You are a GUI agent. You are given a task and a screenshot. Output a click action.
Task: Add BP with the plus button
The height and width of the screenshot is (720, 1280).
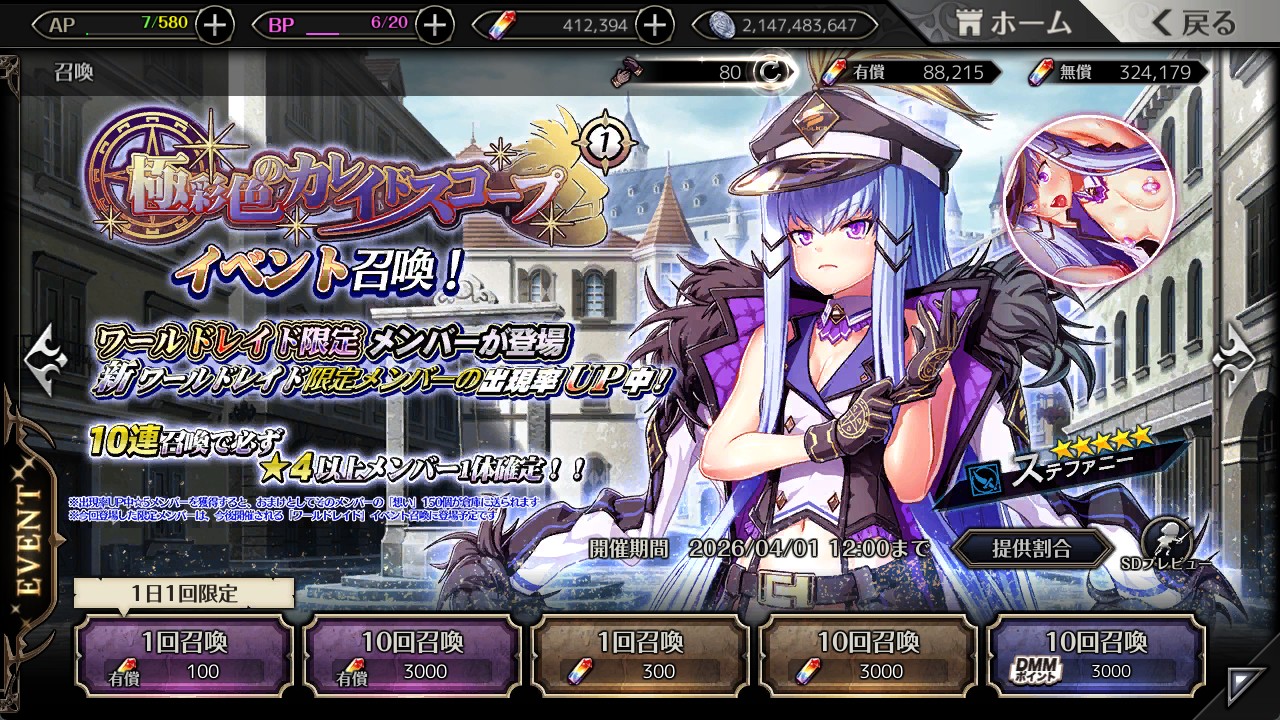(434, 25)
